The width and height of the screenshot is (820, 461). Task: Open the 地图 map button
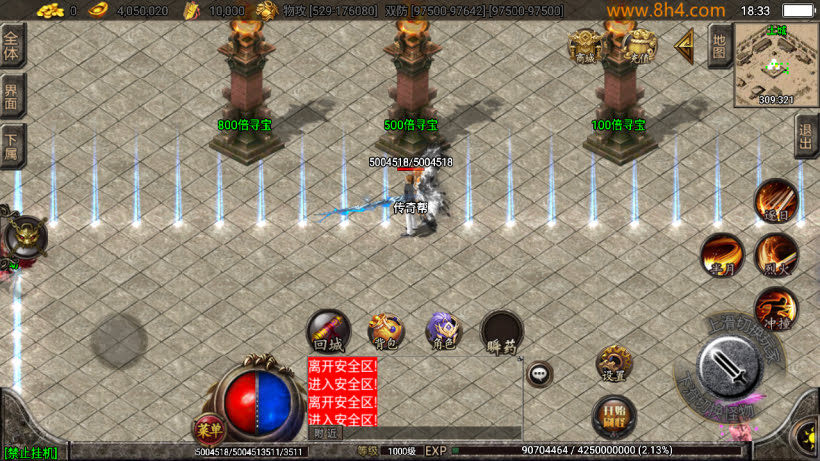(719, 45)
